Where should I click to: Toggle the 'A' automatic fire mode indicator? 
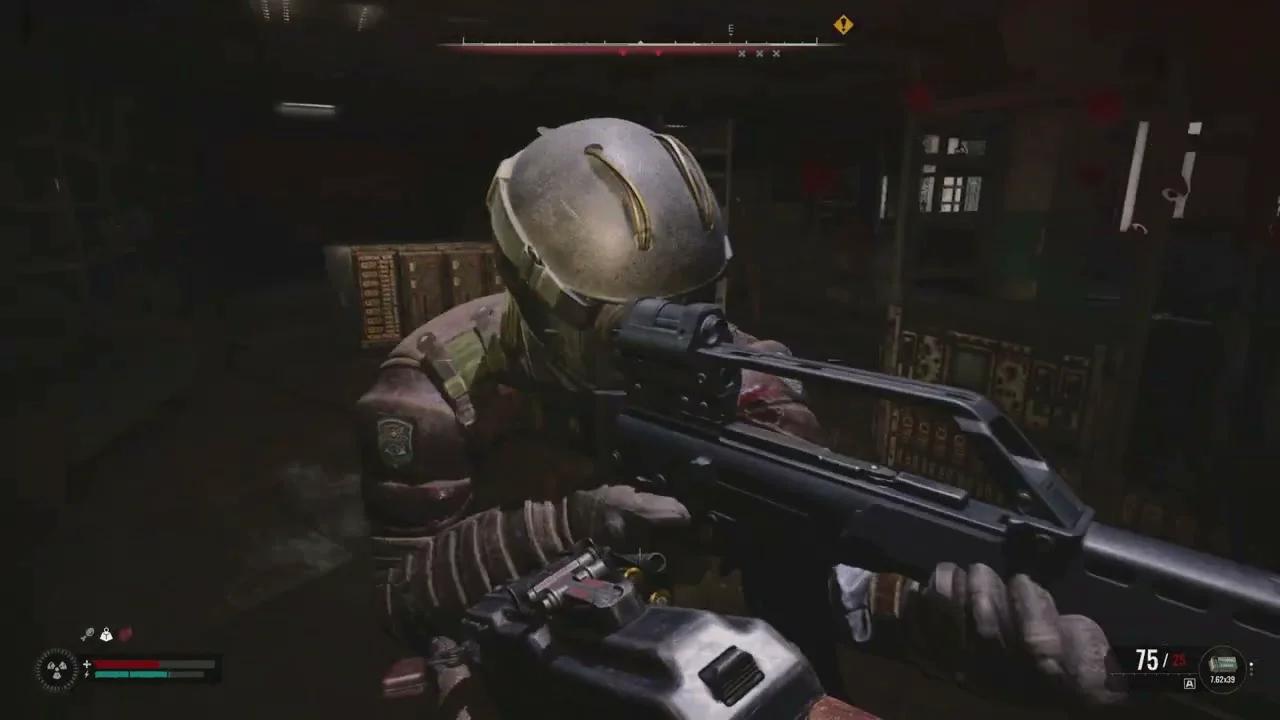(1189, 683)
